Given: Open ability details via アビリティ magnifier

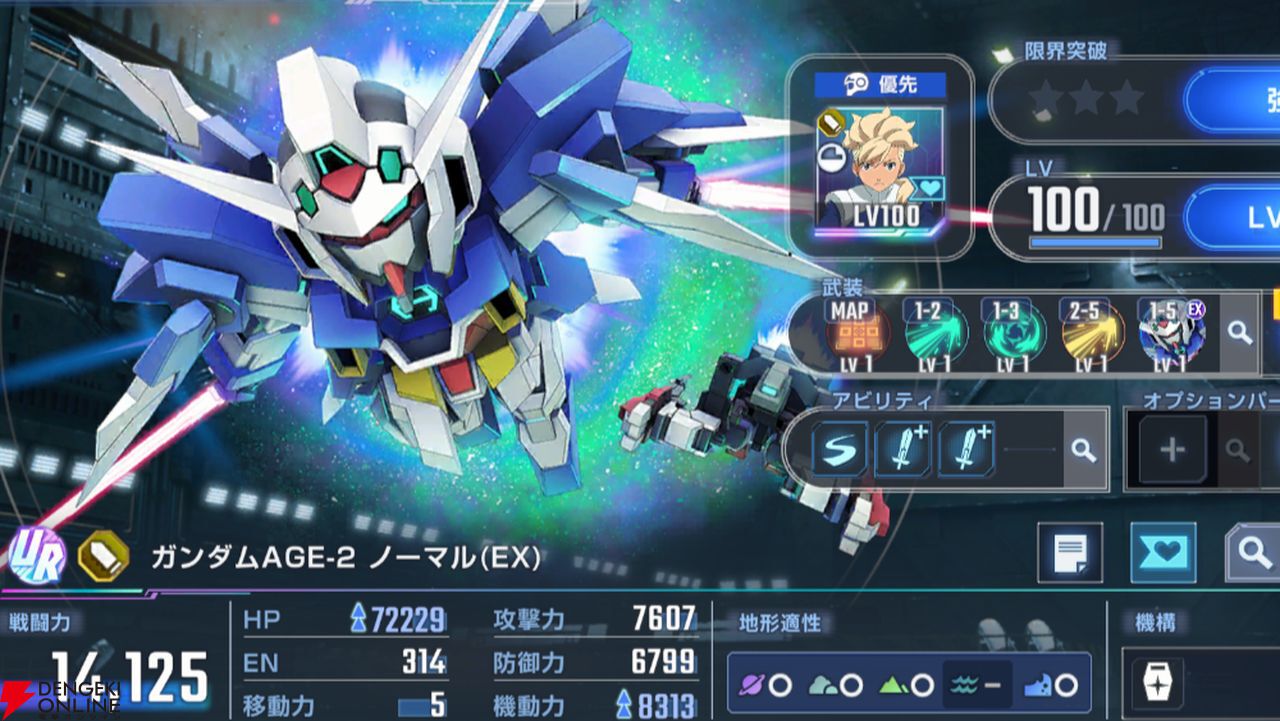Looking at the screenshot, I should coord(1083,450).
